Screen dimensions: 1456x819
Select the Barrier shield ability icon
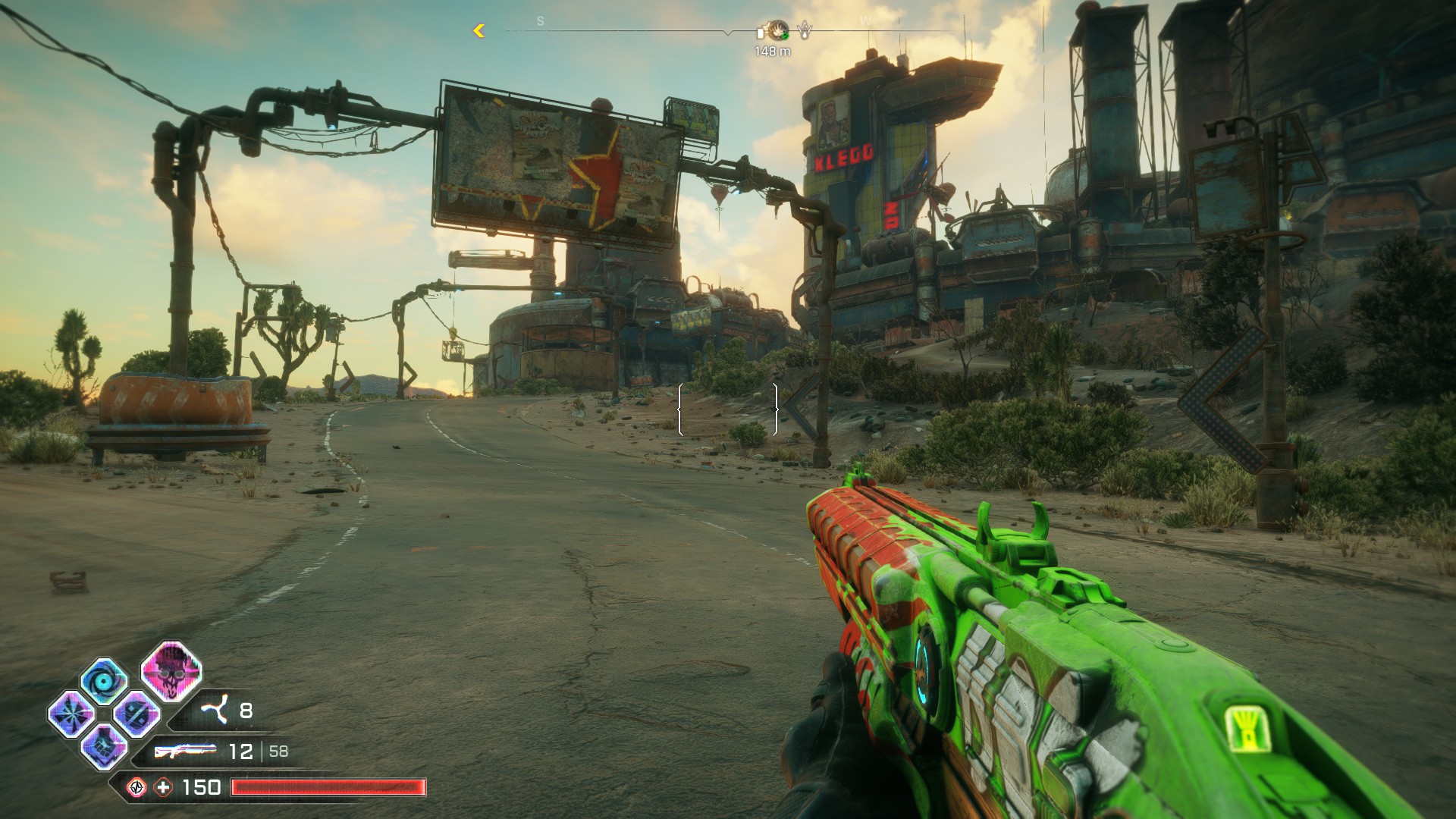pyautogui.click(x=137, y=714)
